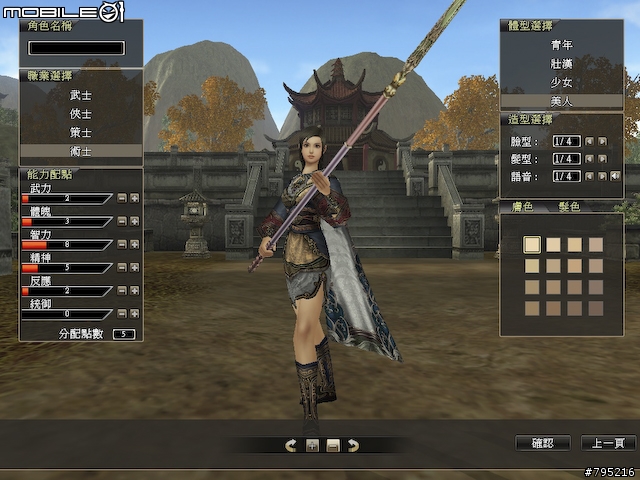
Task: Add a point to 統御
Action: [135, 313]
